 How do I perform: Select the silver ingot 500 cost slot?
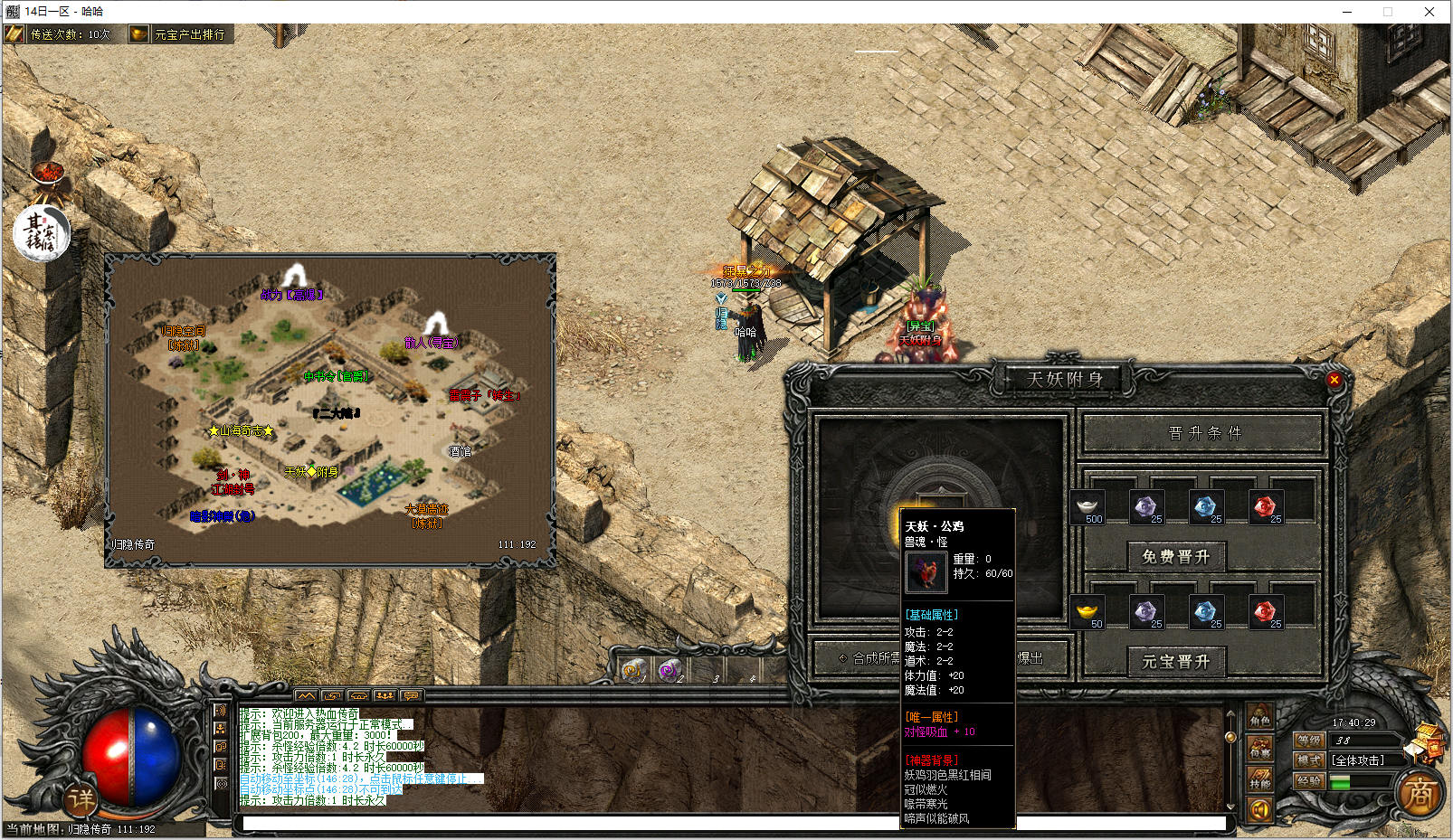(1088, 508)
